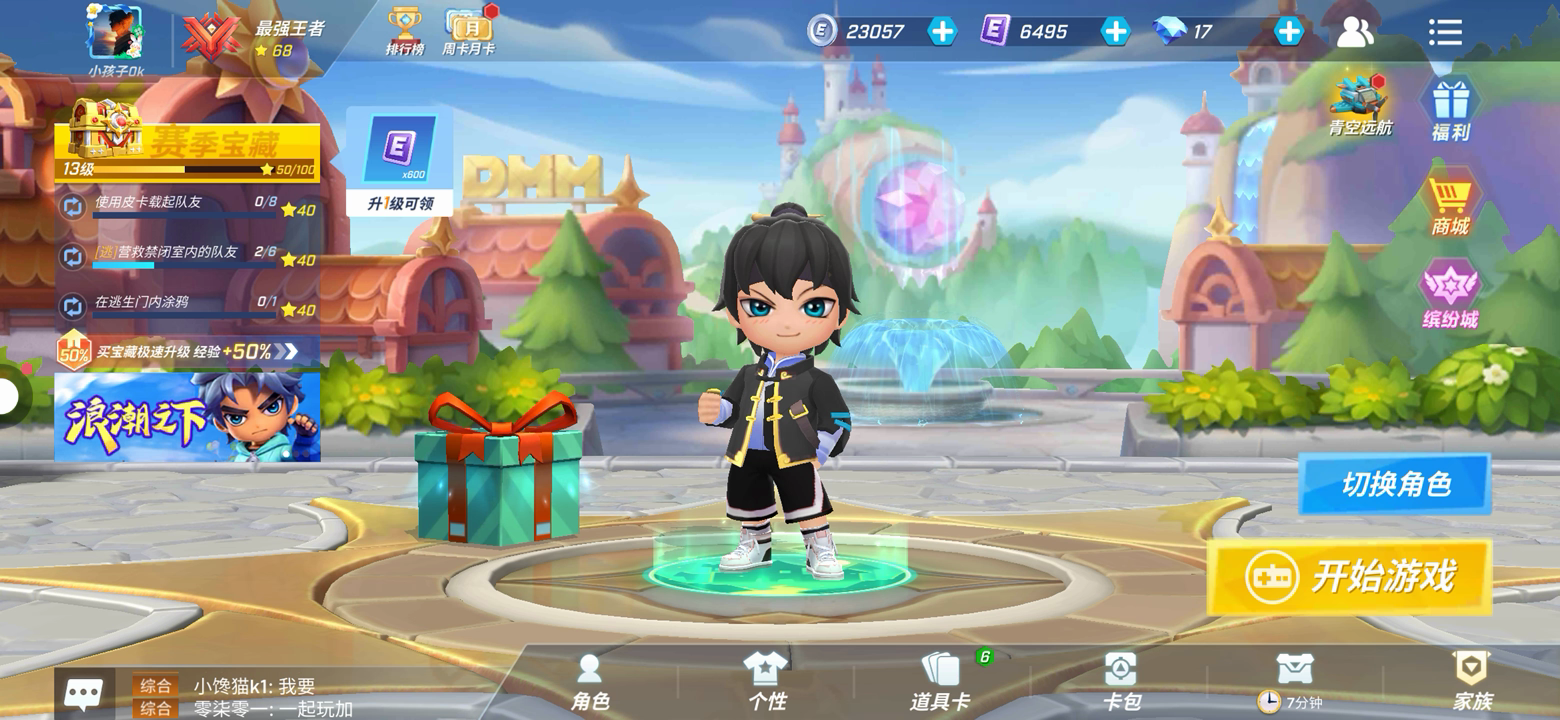Click the 切换角色 switch character button
Viewport: 1560px width, 720px height.
tap(1395, 485)
